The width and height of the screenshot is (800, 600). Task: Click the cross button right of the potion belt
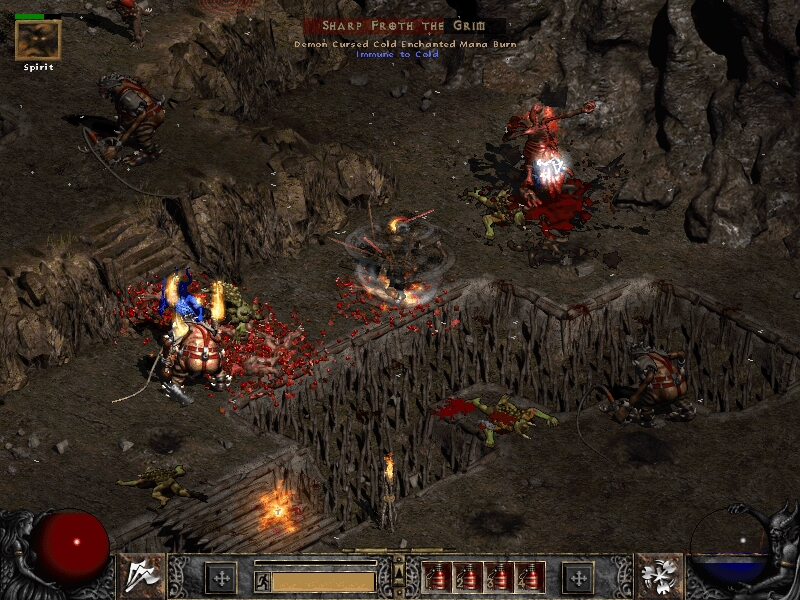[x=577, y=577]
